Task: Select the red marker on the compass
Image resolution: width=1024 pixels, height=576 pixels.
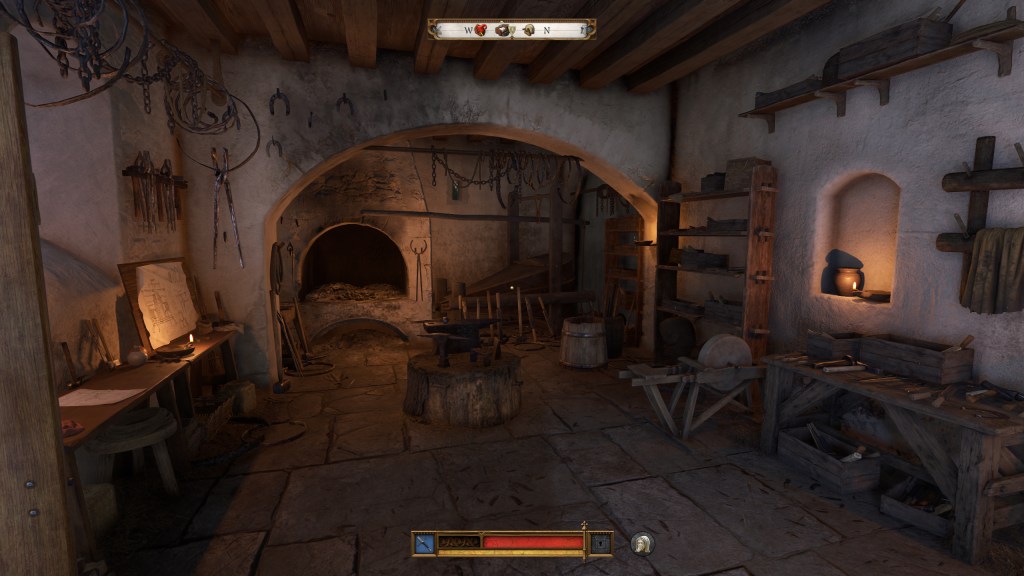Action: click(480, 30)
